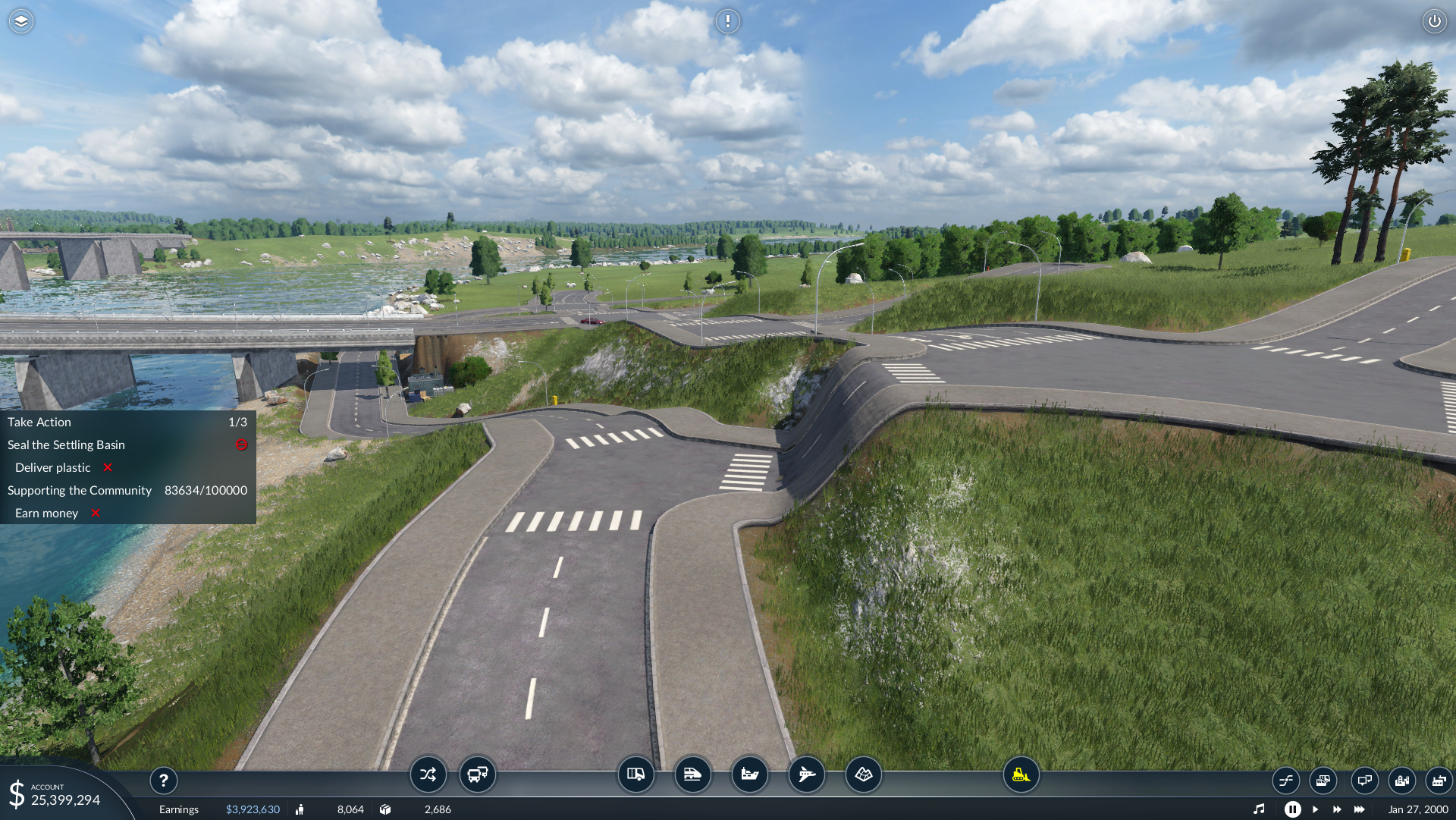
Task: Select the Seal the Settling Basin objective
Action: [67, 445]
